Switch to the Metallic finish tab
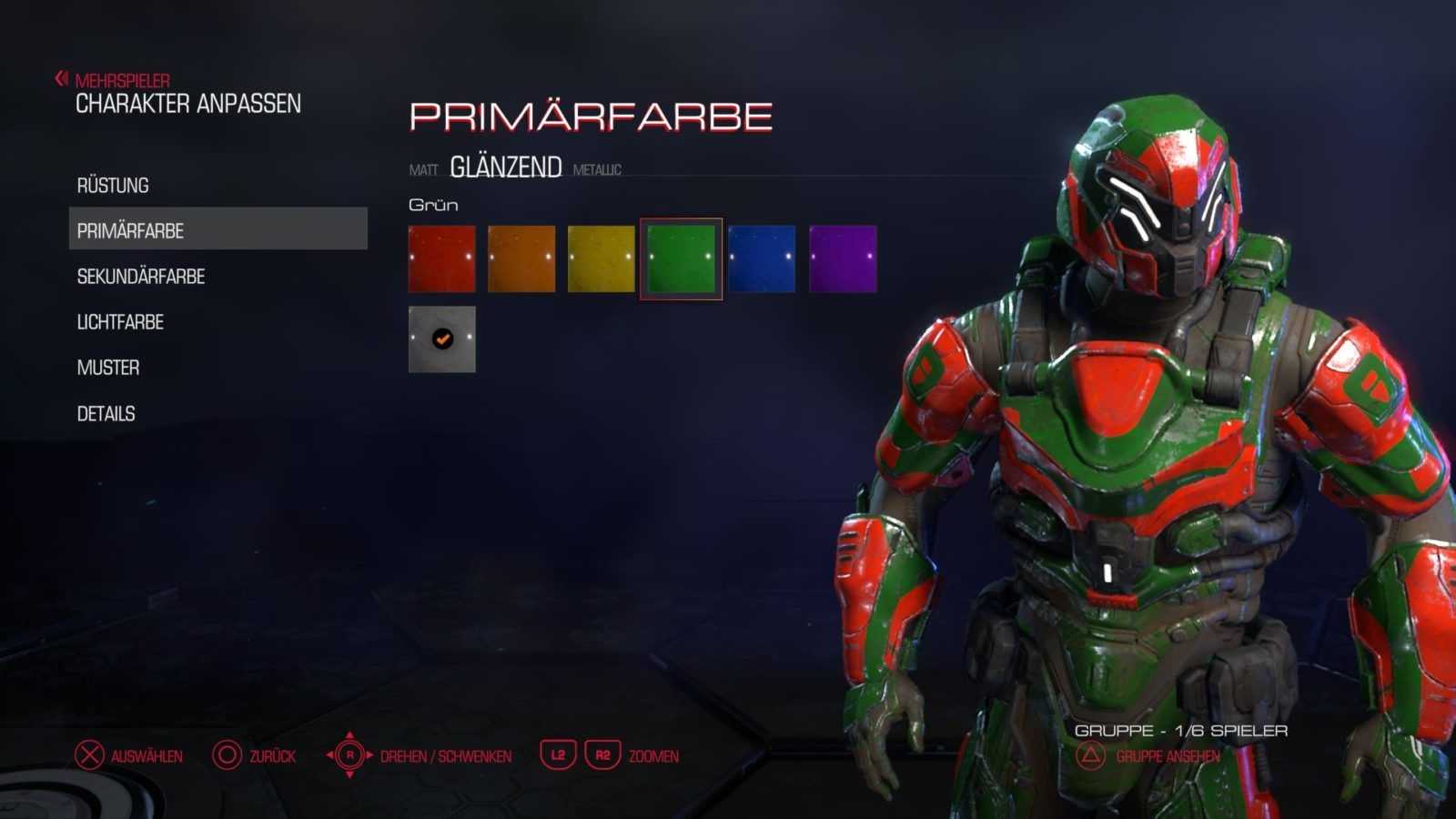This screenshot has width=1456, height=819. pyautogui.click(x=597, y=170)
